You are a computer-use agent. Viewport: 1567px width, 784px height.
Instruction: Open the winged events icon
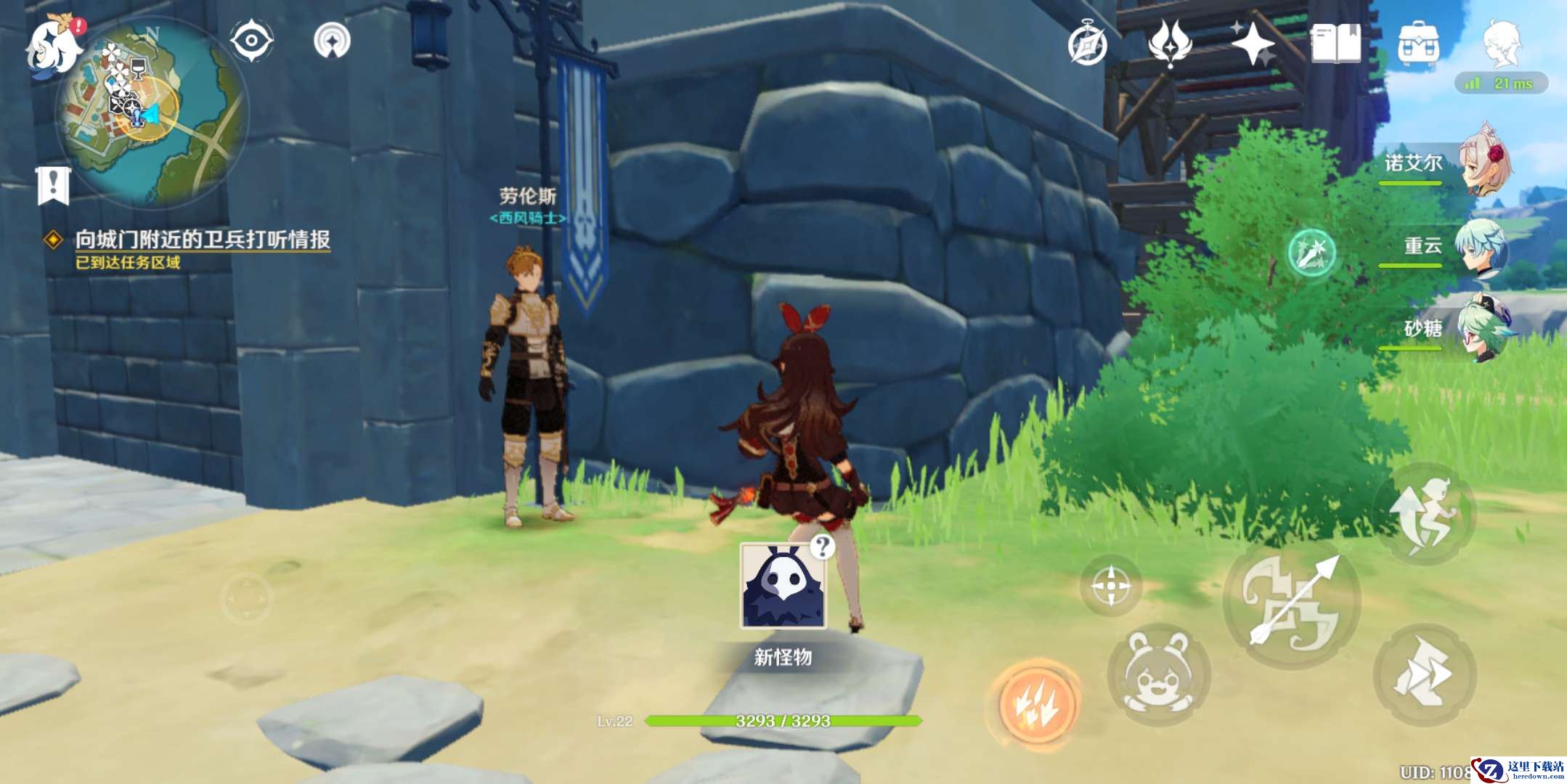click(x=1170, y=44)
